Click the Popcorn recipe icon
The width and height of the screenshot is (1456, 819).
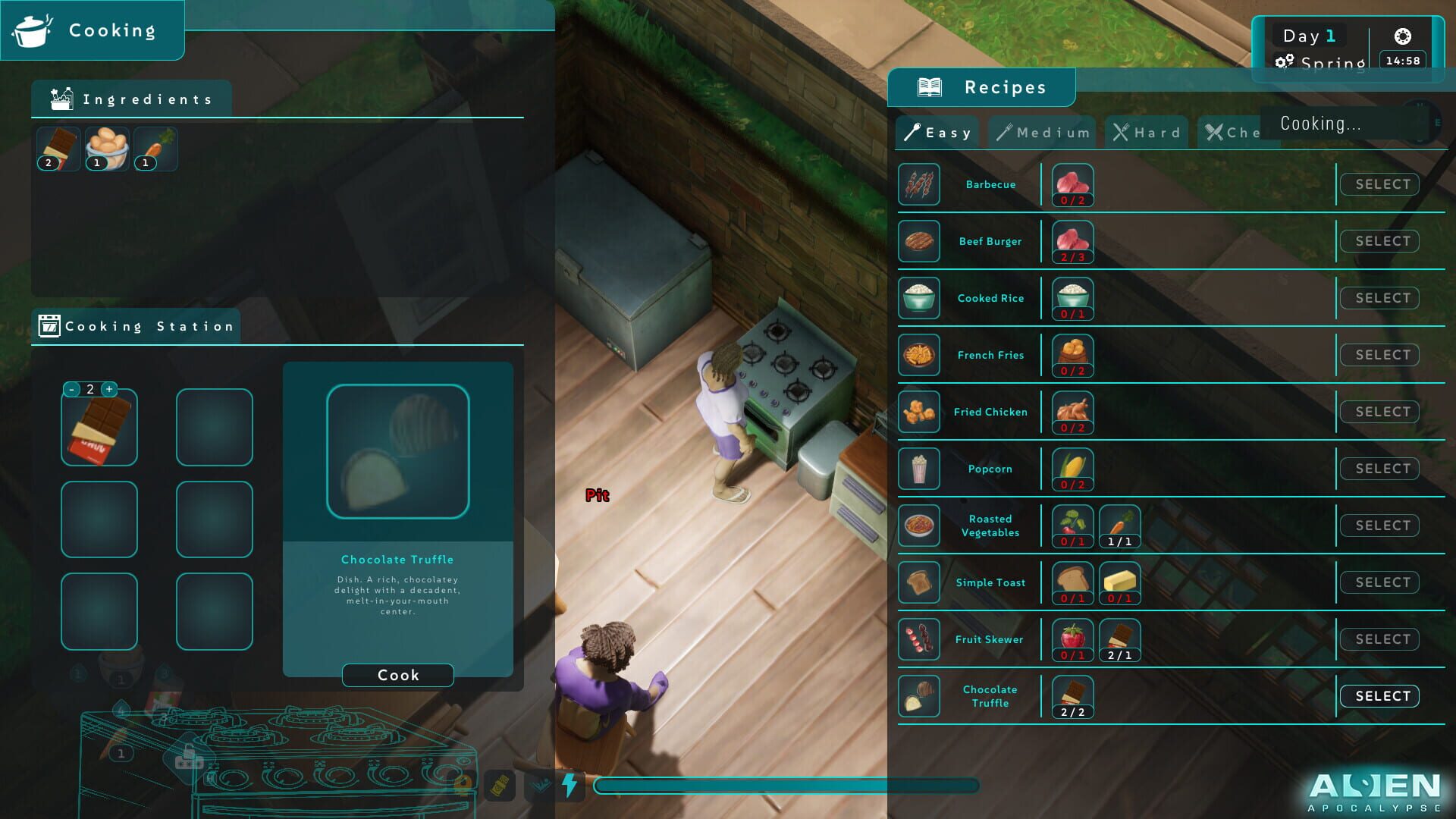coord(918,469)
